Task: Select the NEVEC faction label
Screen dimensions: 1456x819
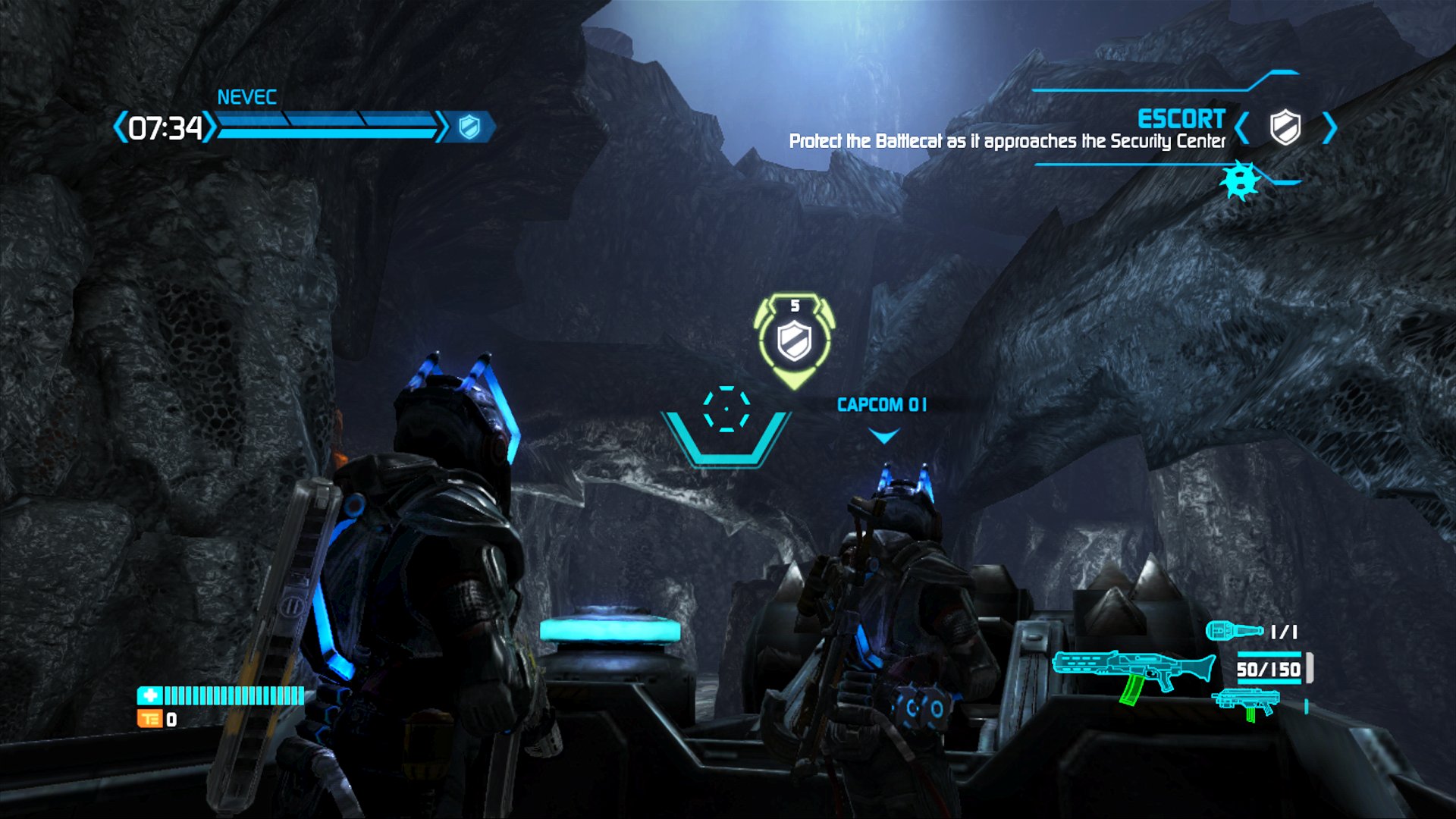Action: 246,96
